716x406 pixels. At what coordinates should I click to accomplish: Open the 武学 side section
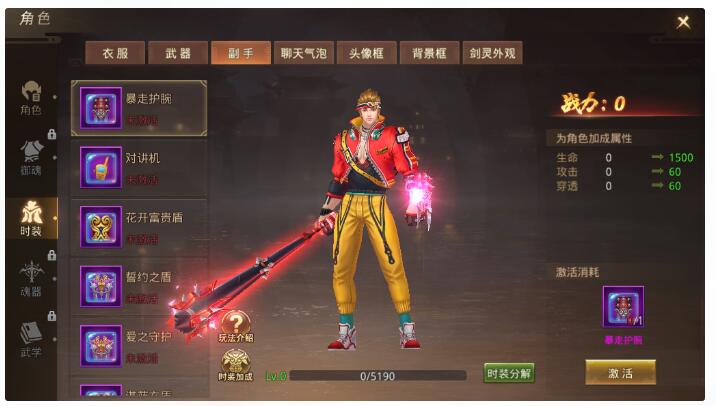[x=31, y=340]
